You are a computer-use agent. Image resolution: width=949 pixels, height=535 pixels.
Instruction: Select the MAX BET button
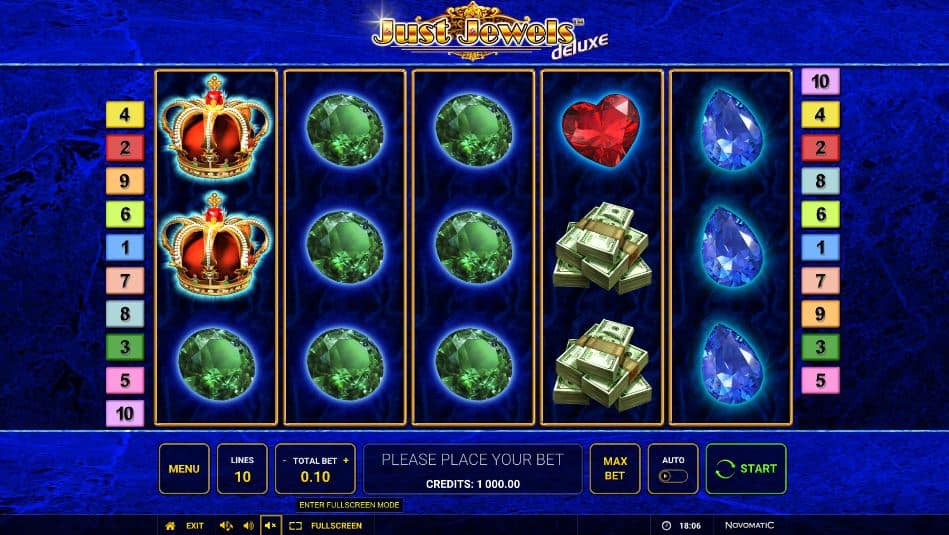point(615,469)
